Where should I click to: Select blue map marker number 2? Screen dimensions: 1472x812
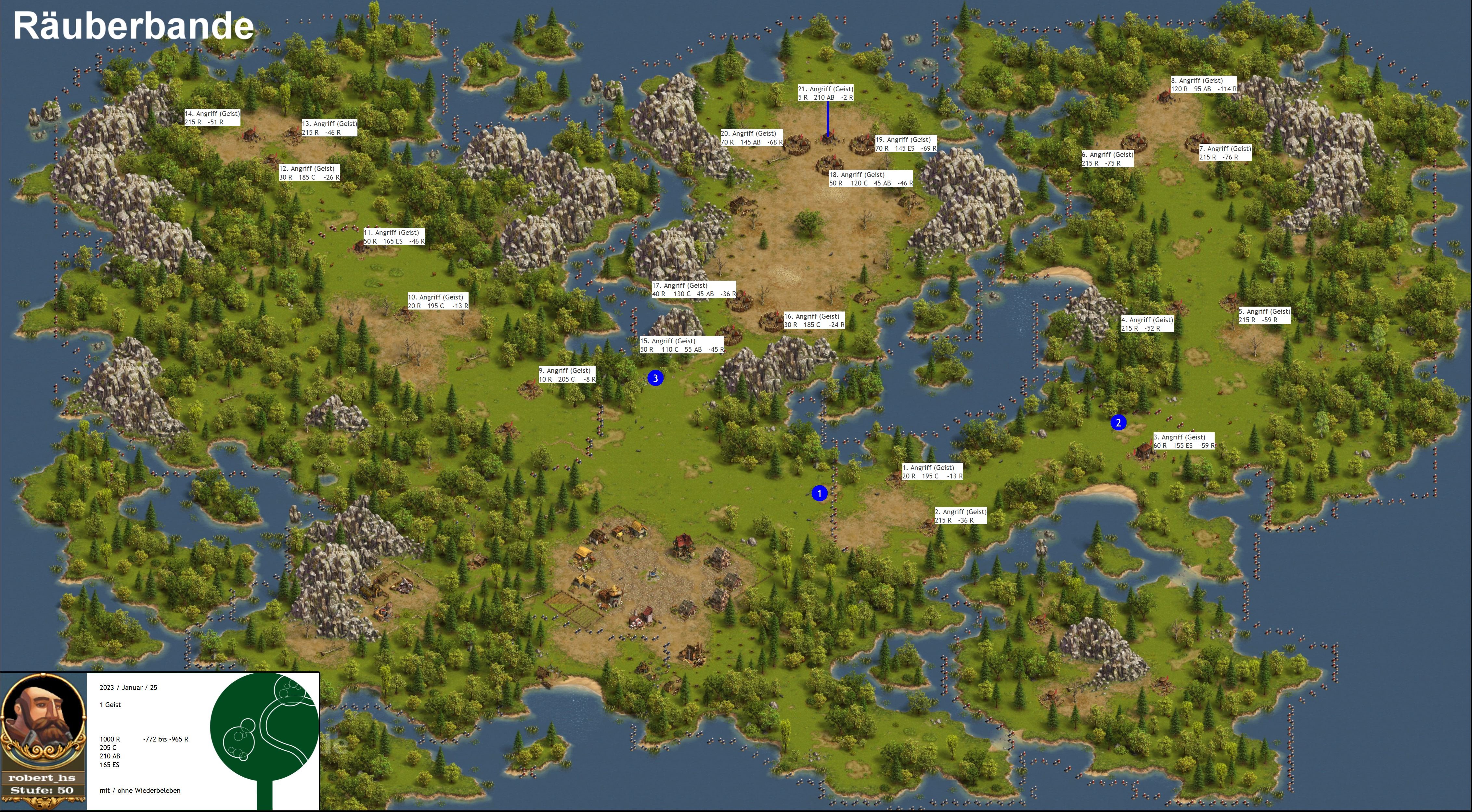click(1118, 423)
